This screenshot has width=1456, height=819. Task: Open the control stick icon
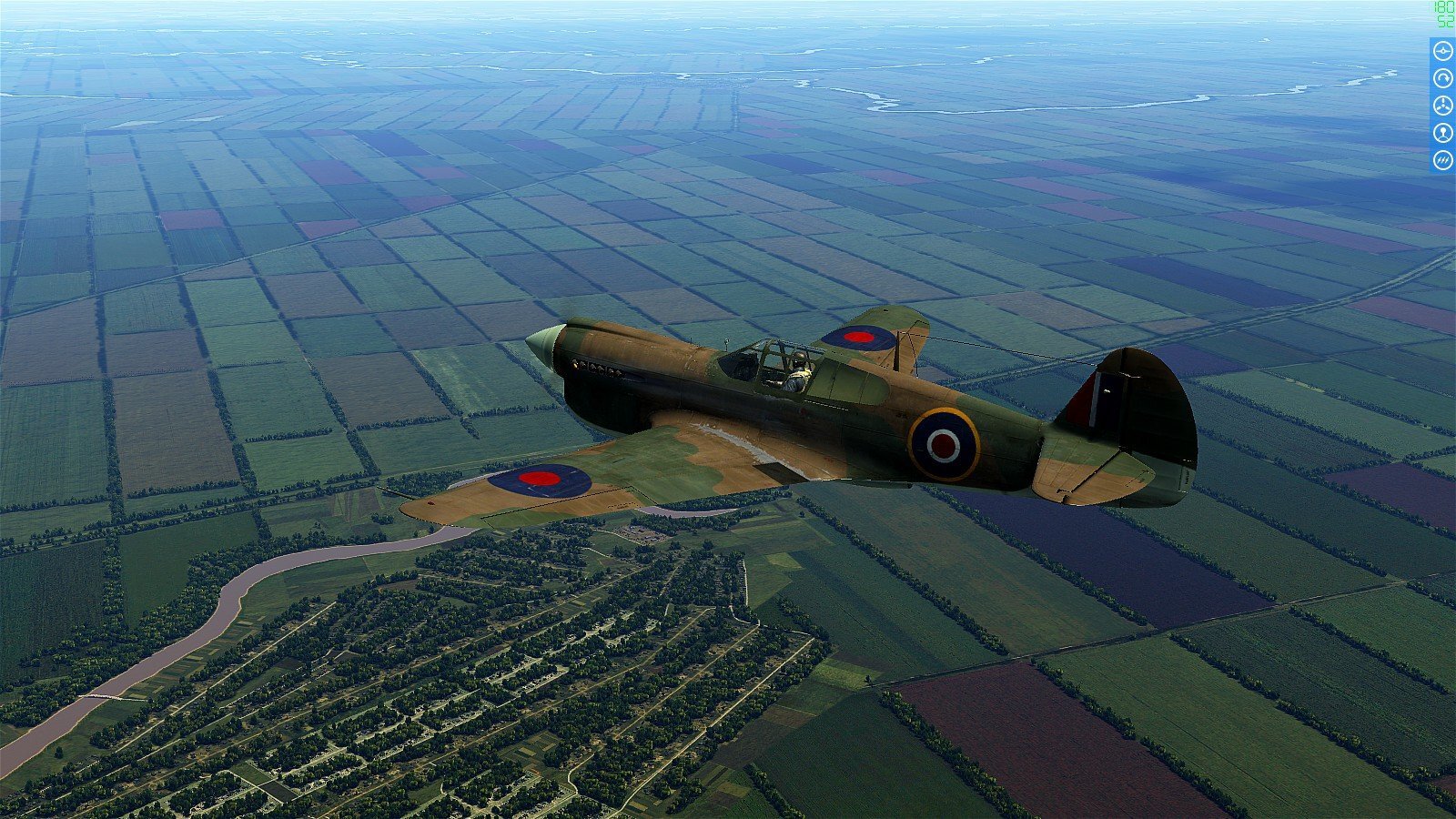coord(1442,133)
